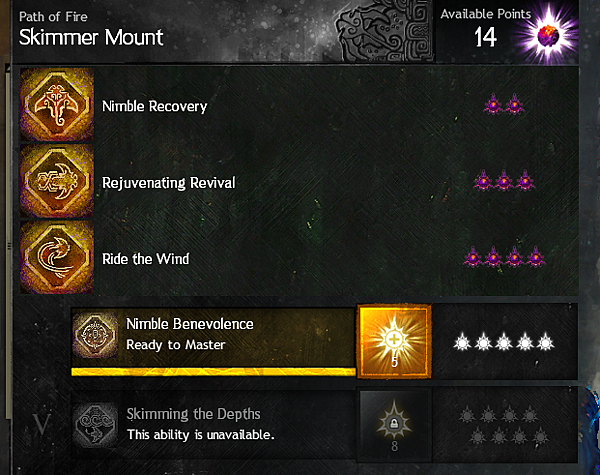Select the locked Skimming the Depths row
The image size is (600, 475).
point(214,424)
